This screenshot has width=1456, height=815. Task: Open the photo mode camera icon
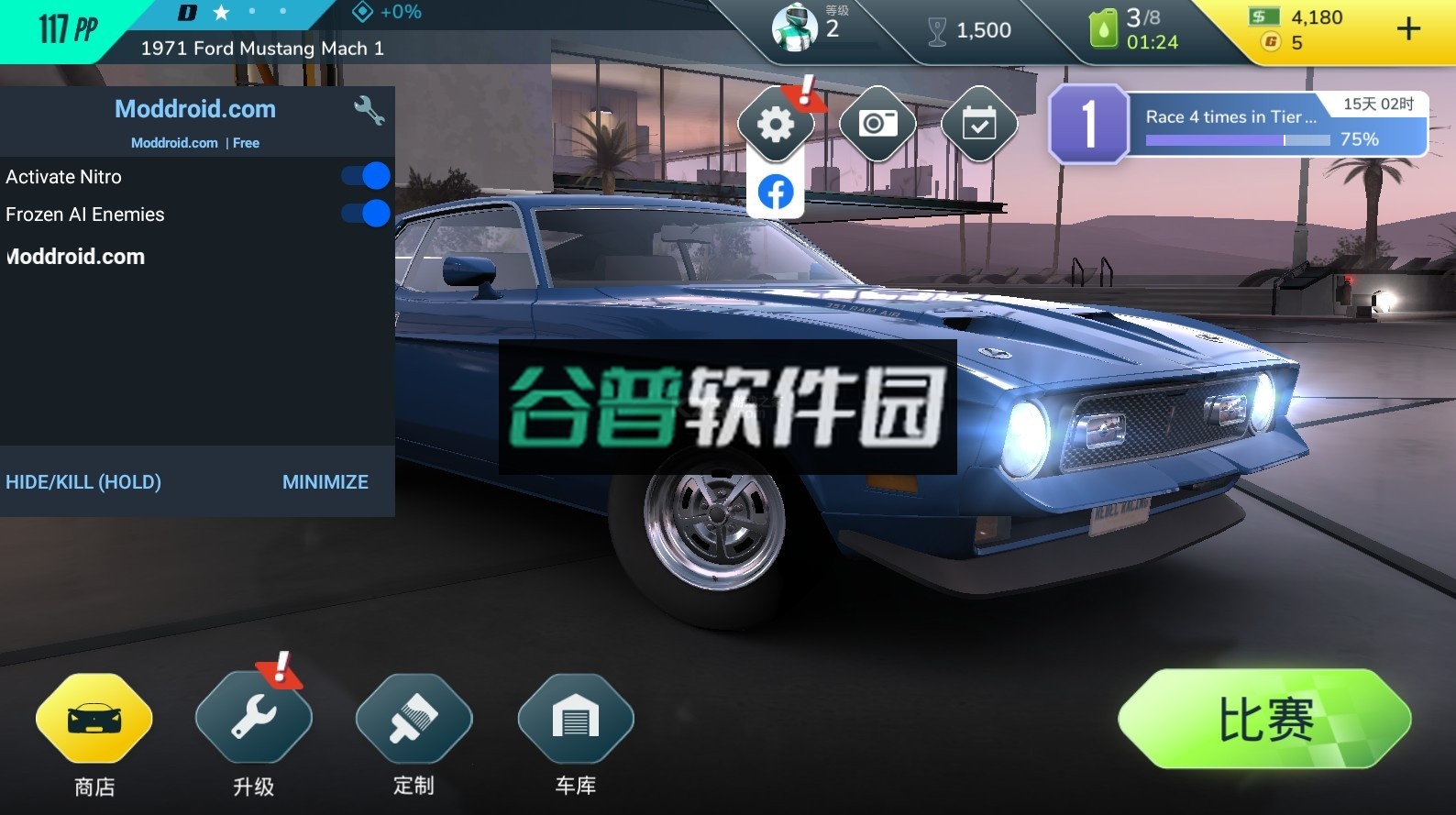coord(877,124)
